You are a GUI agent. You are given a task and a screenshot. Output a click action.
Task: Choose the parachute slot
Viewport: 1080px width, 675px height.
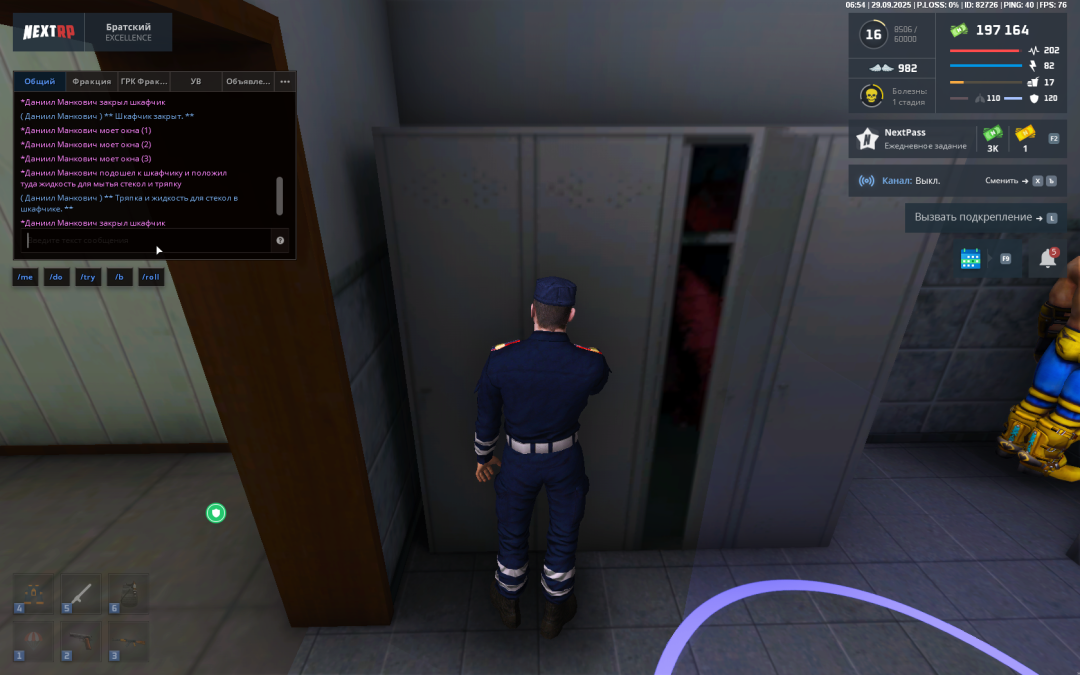click(34, 640)
